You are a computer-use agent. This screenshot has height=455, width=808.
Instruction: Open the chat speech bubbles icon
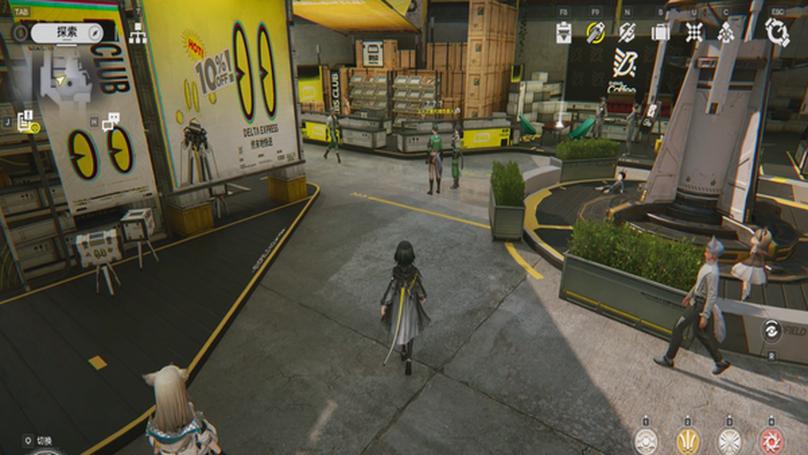tap(110, 122)
